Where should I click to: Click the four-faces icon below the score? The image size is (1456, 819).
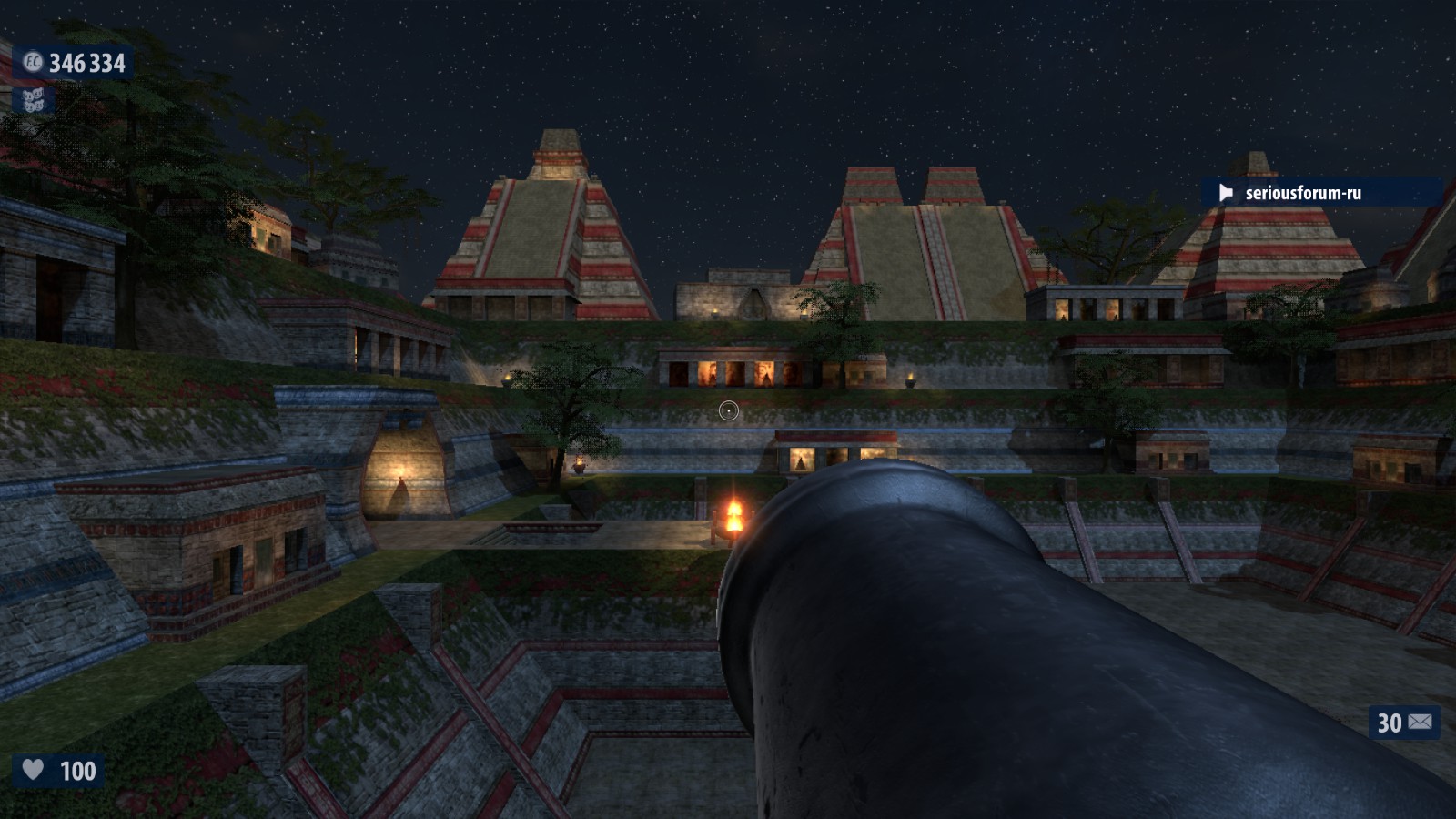[x=34, y=99]
